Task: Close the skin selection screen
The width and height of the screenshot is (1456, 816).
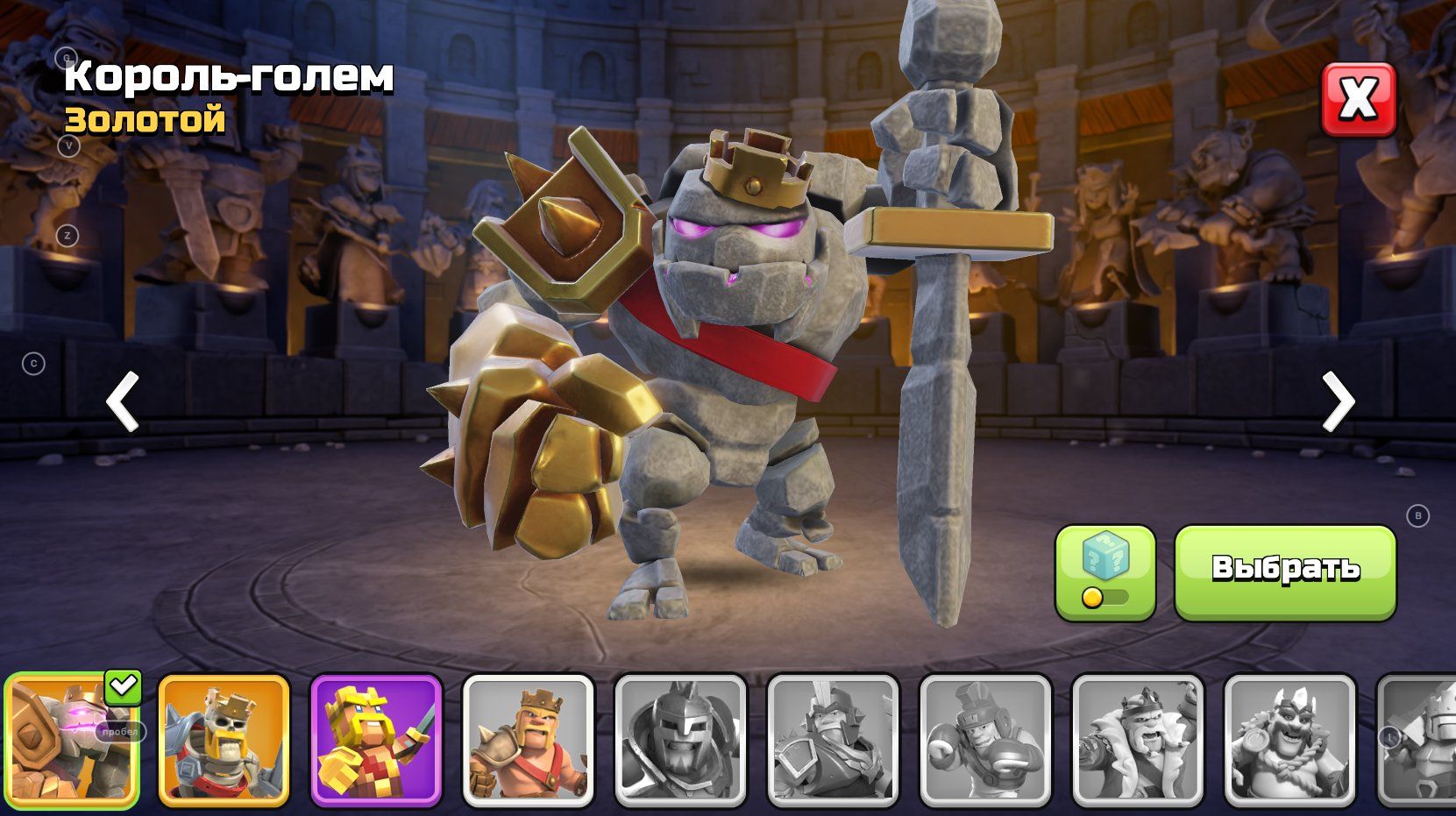Action: (x=1358, y=99)
